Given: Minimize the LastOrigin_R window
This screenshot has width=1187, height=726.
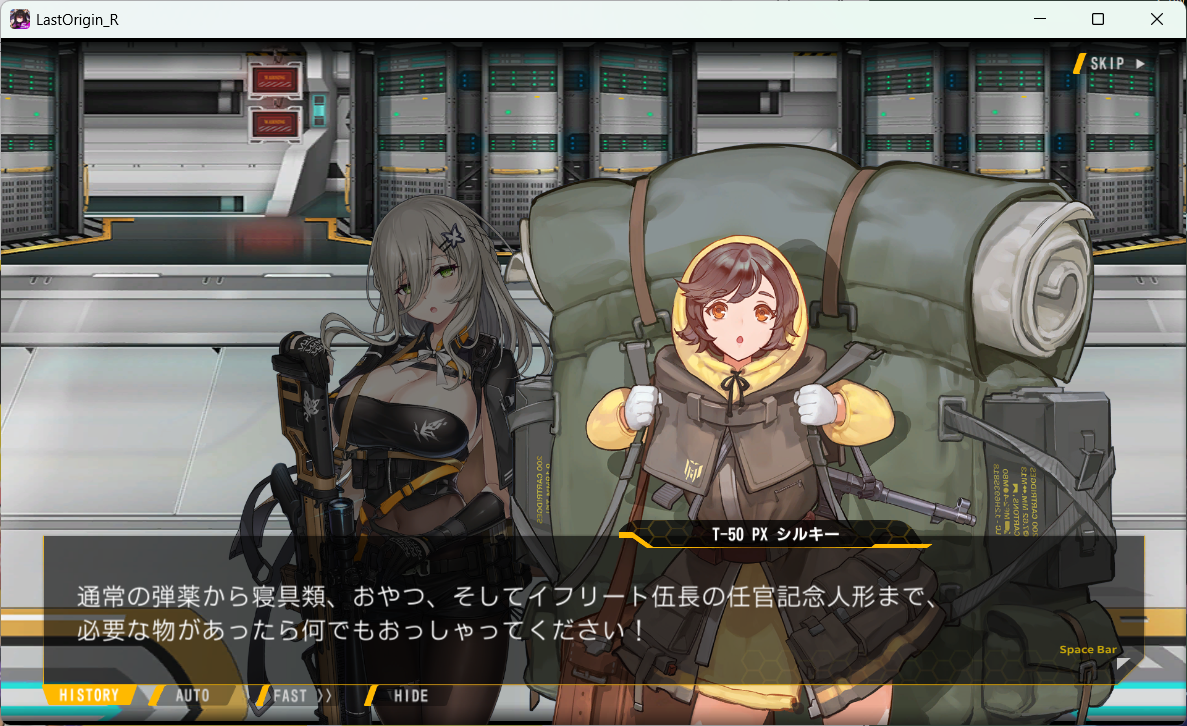Looking at the screenshot, I should click(x=1040, y=19).
